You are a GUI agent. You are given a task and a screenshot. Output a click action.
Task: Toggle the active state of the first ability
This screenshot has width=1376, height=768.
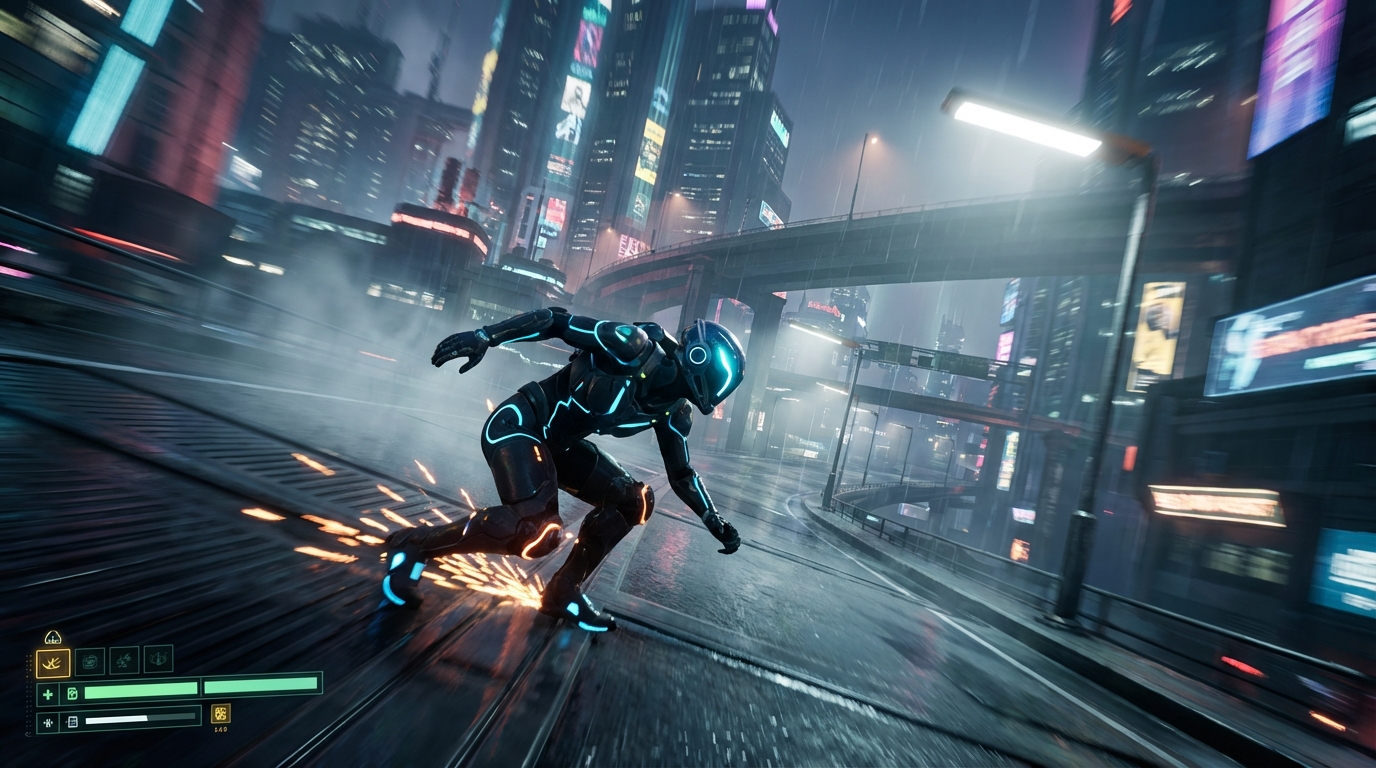pyautogui.click(x=53, y=661)
